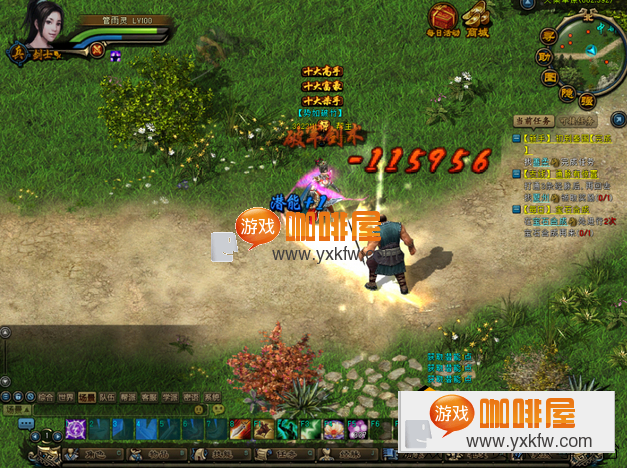Open the 商城 shop
The width and height of the screenshot is (627, 468).
(478, 17)
